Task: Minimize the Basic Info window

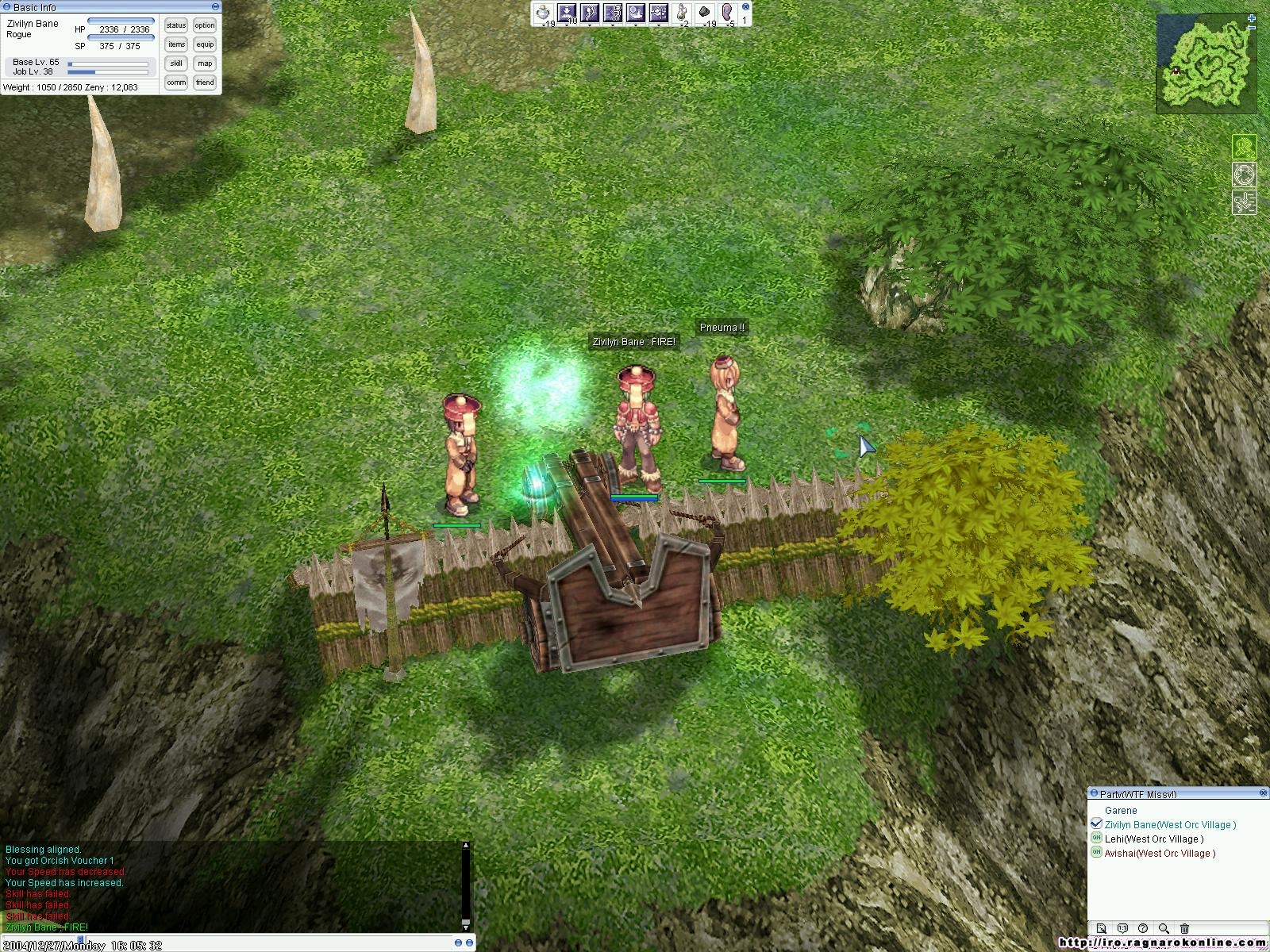Action: [215, 7]
